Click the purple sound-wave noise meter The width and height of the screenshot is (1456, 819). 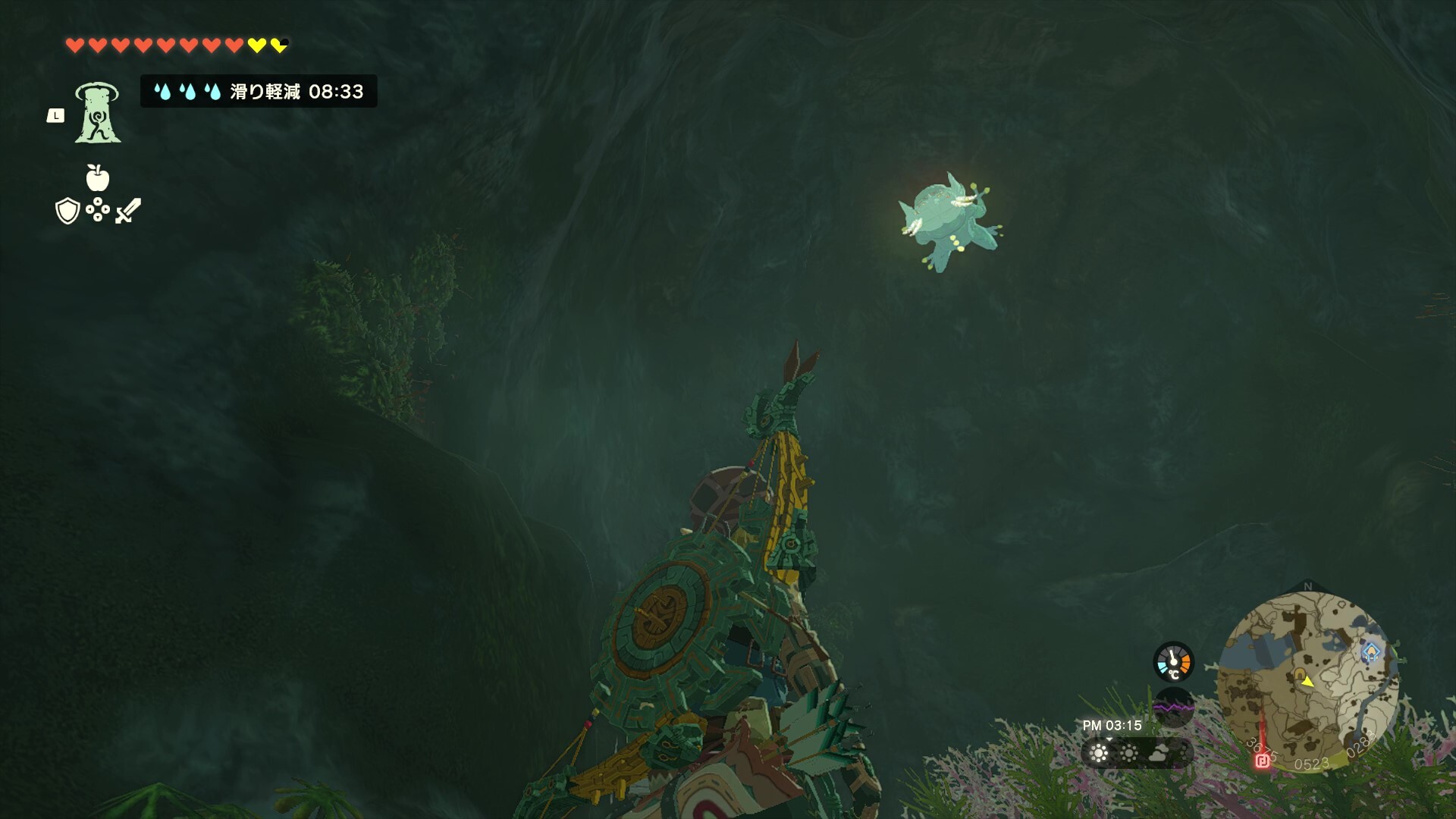click(1173, 708)
